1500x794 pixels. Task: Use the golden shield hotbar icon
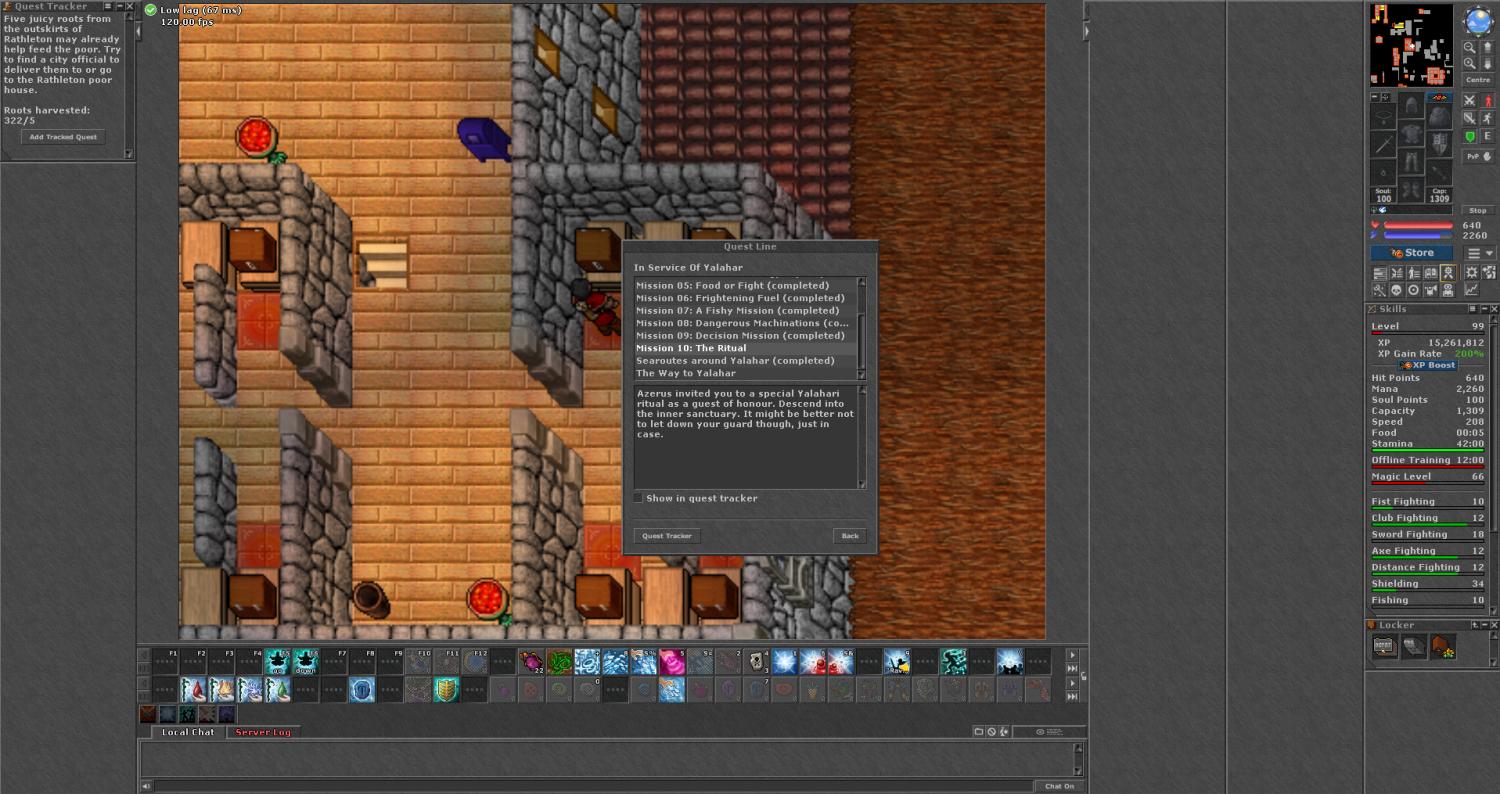tap(446, 689)
